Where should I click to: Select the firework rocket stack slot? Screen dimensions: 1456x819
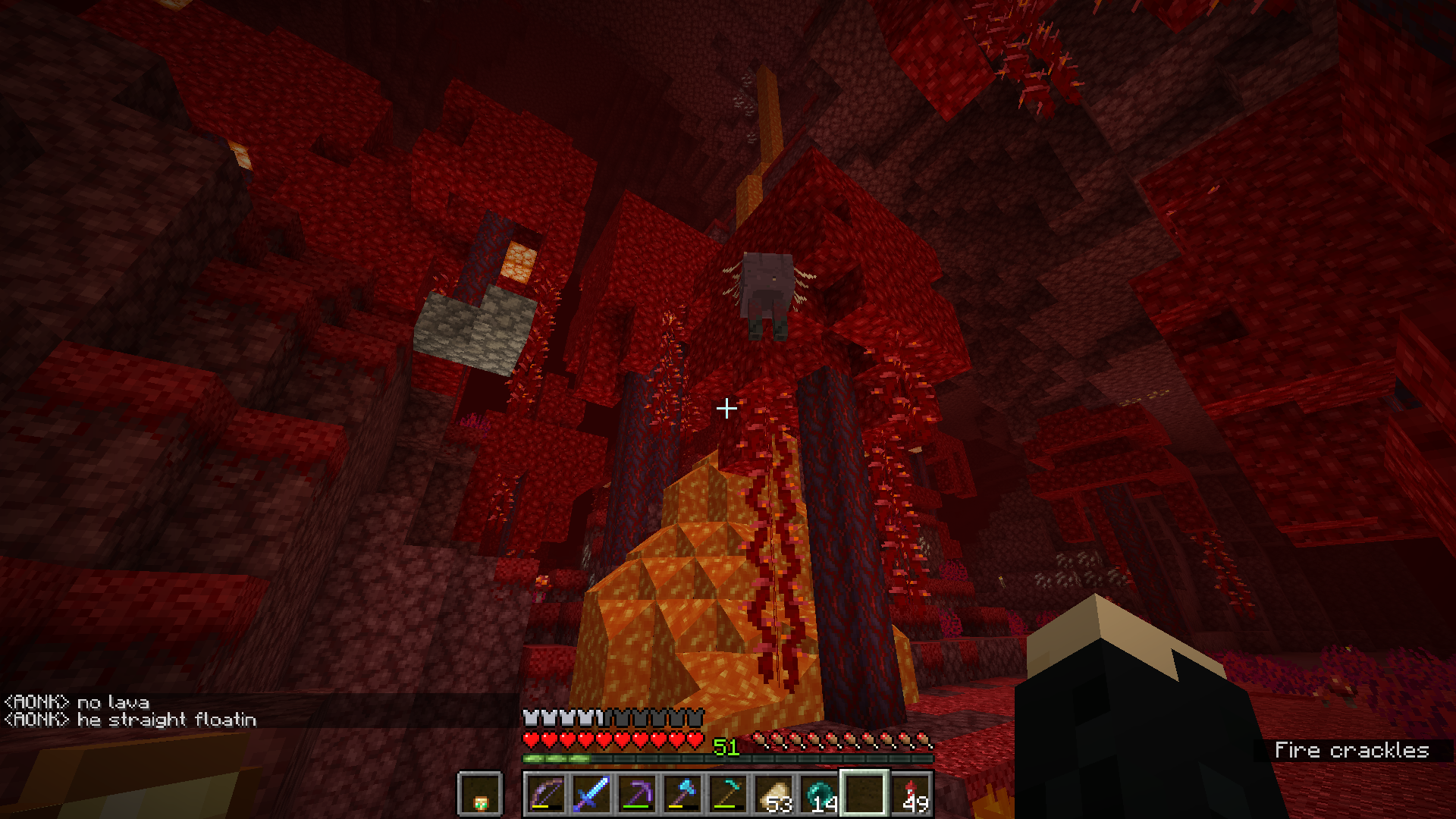[x=910, y=794]
